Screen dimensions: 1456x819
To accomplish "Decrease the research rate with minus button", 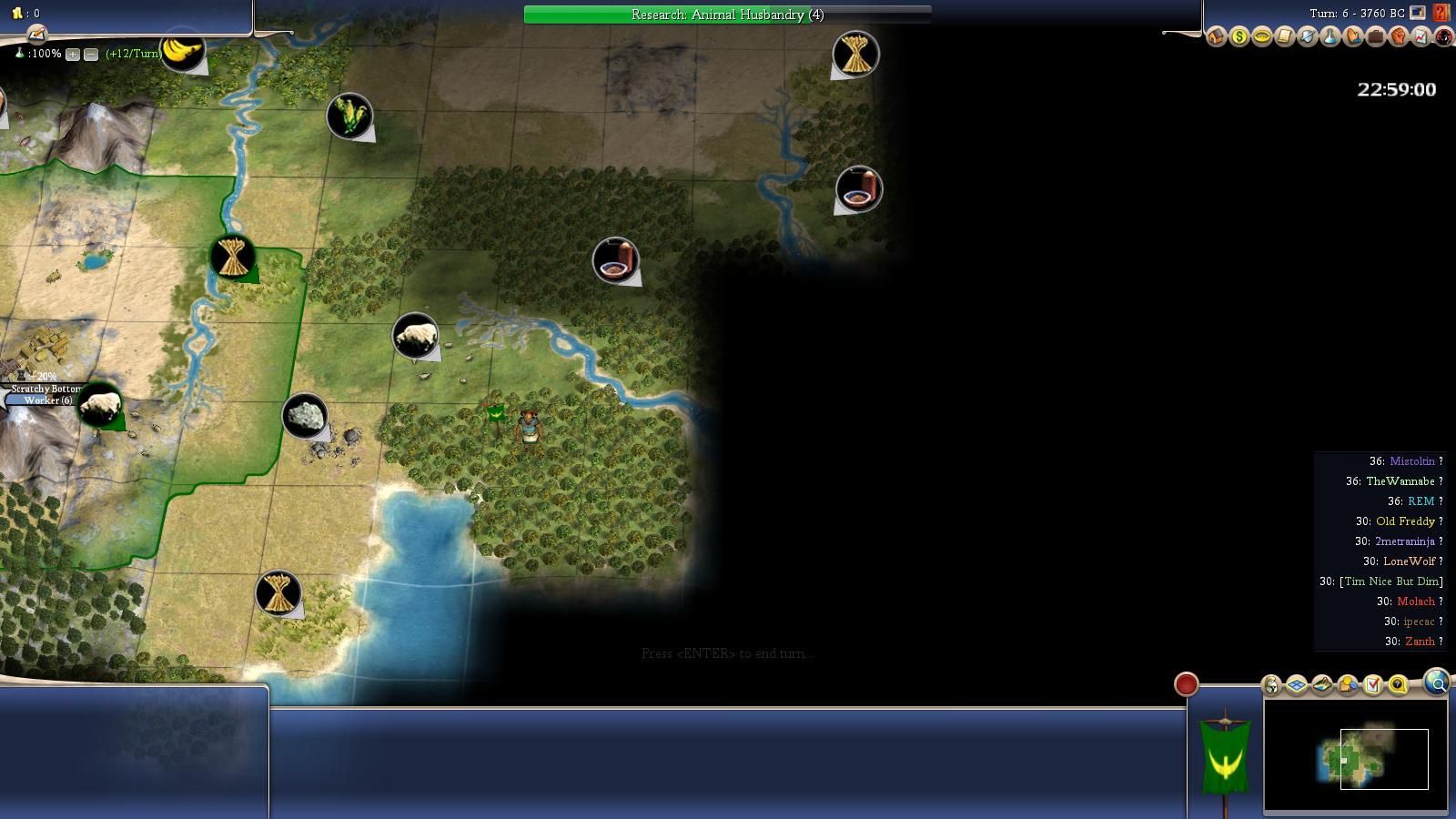I will tap(91, 55).
